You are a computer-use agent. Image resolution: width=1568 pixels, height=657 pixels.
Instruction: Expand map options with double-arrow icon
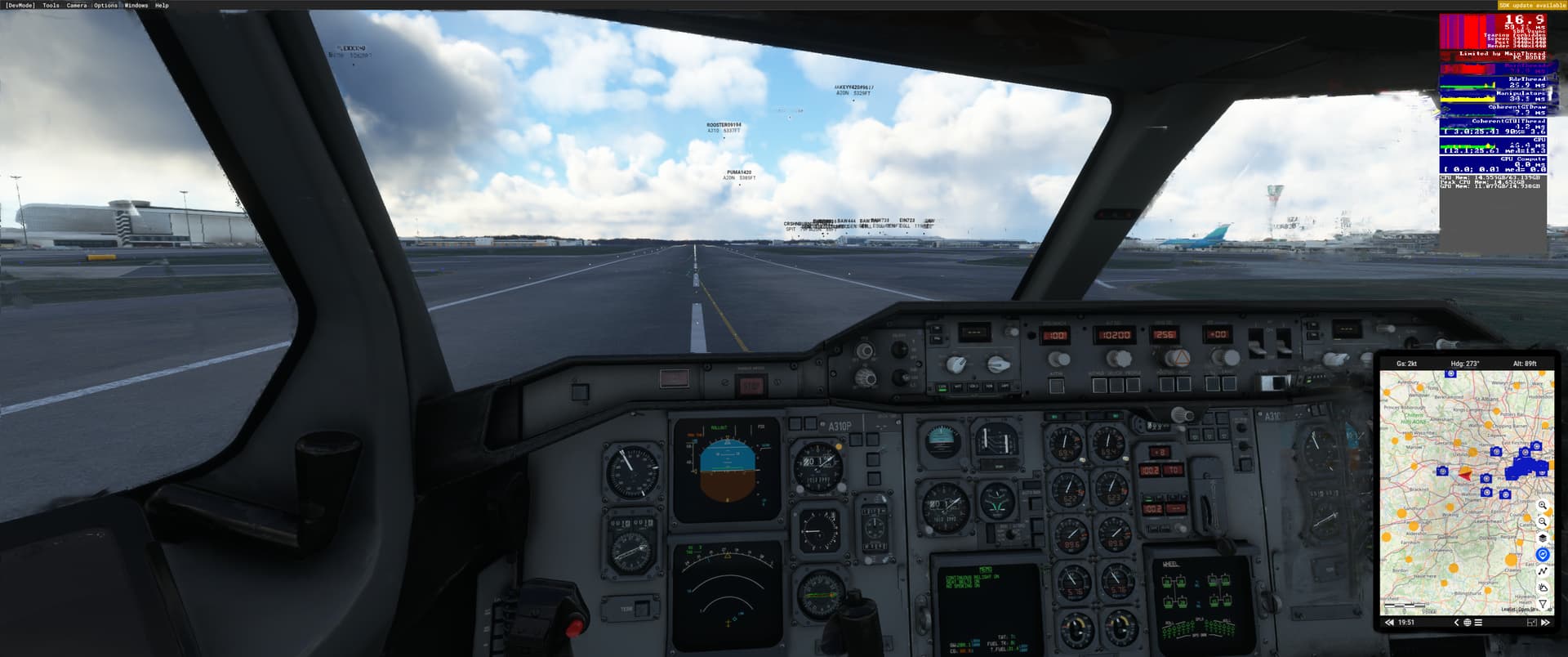1543,623
